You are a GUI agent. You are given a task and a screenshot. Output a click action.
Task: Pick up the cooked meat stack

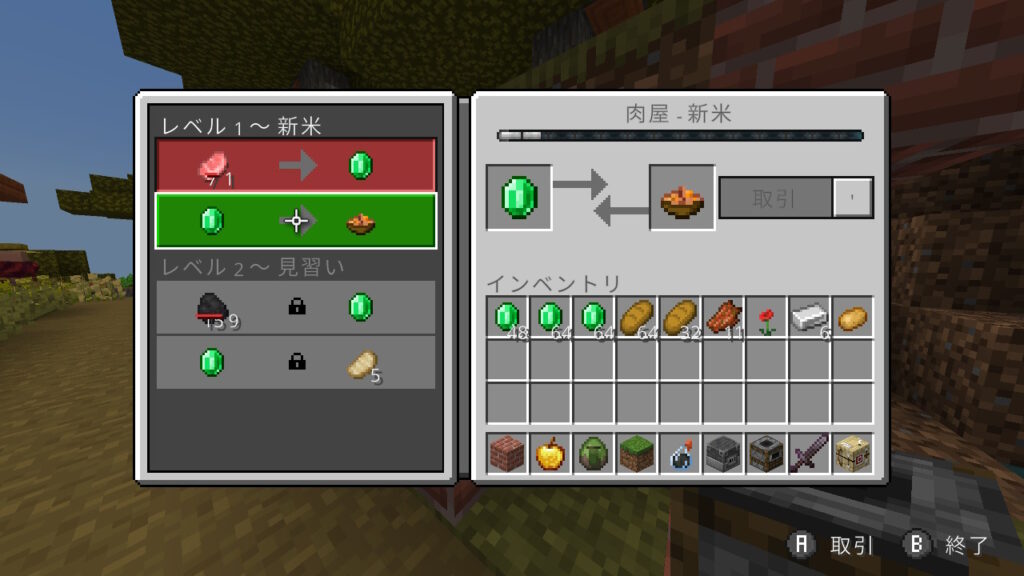(x=723, y=318)
